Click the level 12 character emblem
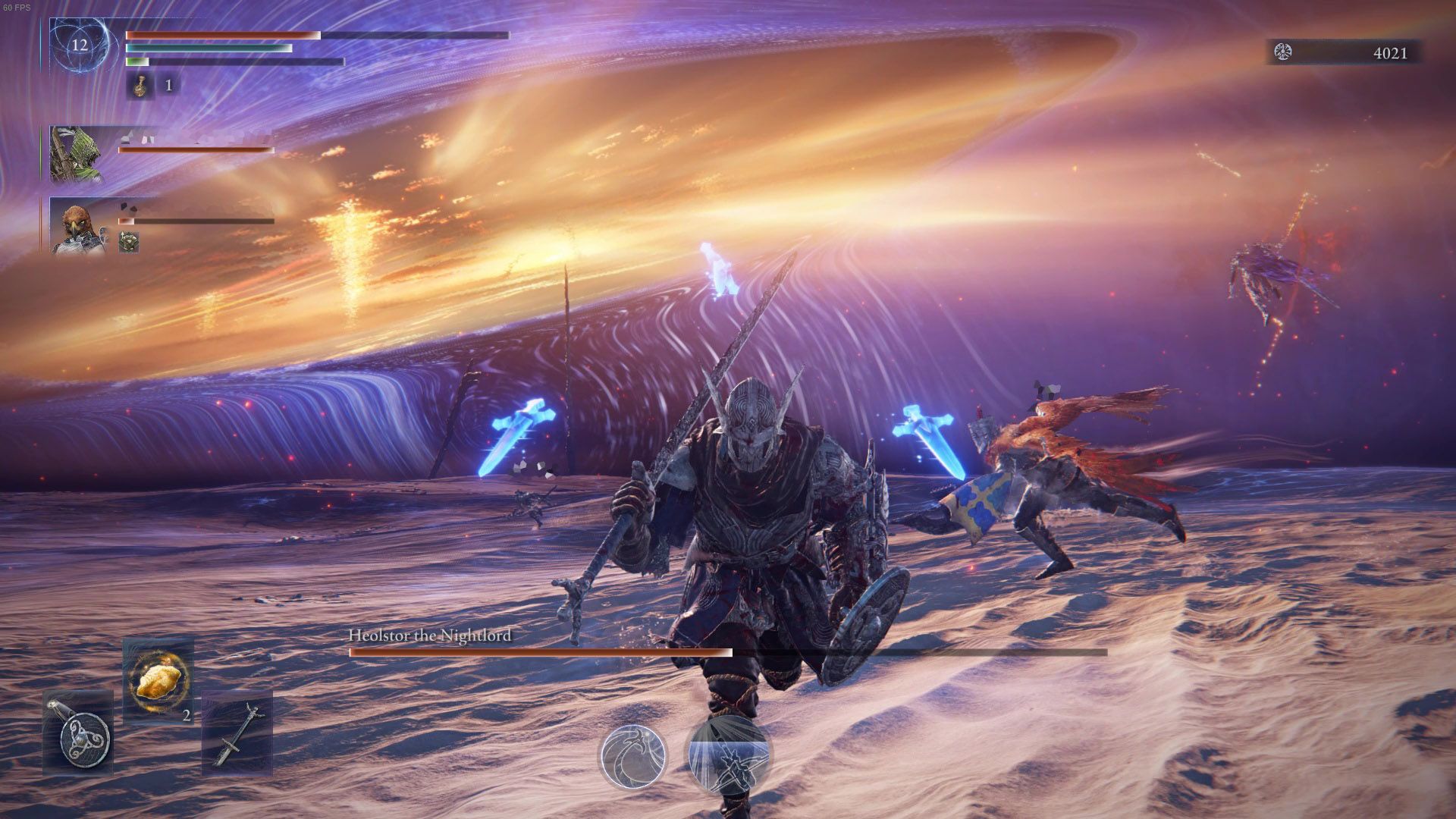1456x819 pixels. click(80, 45)
